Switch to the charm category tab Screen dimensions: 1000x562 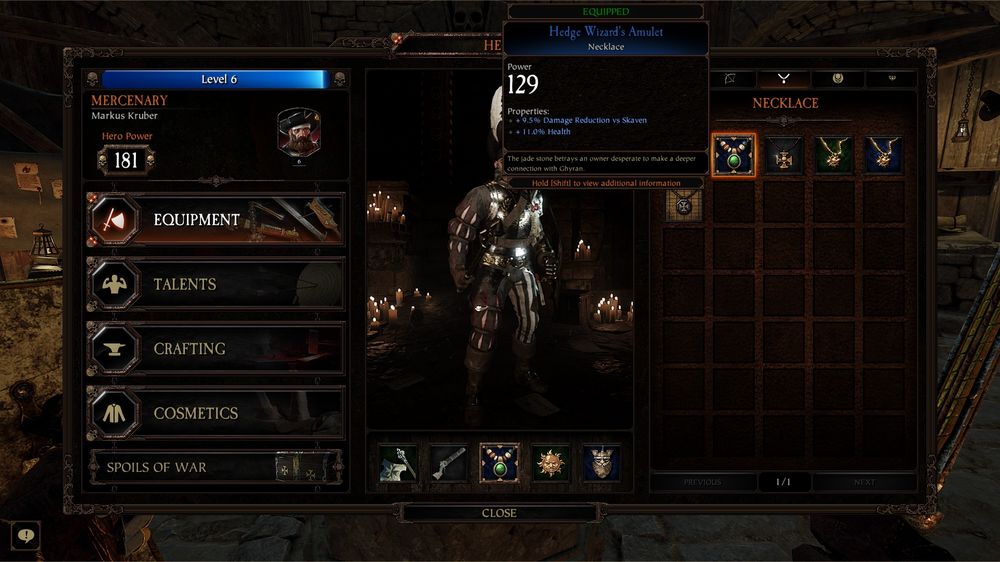[x=838, y=78]
